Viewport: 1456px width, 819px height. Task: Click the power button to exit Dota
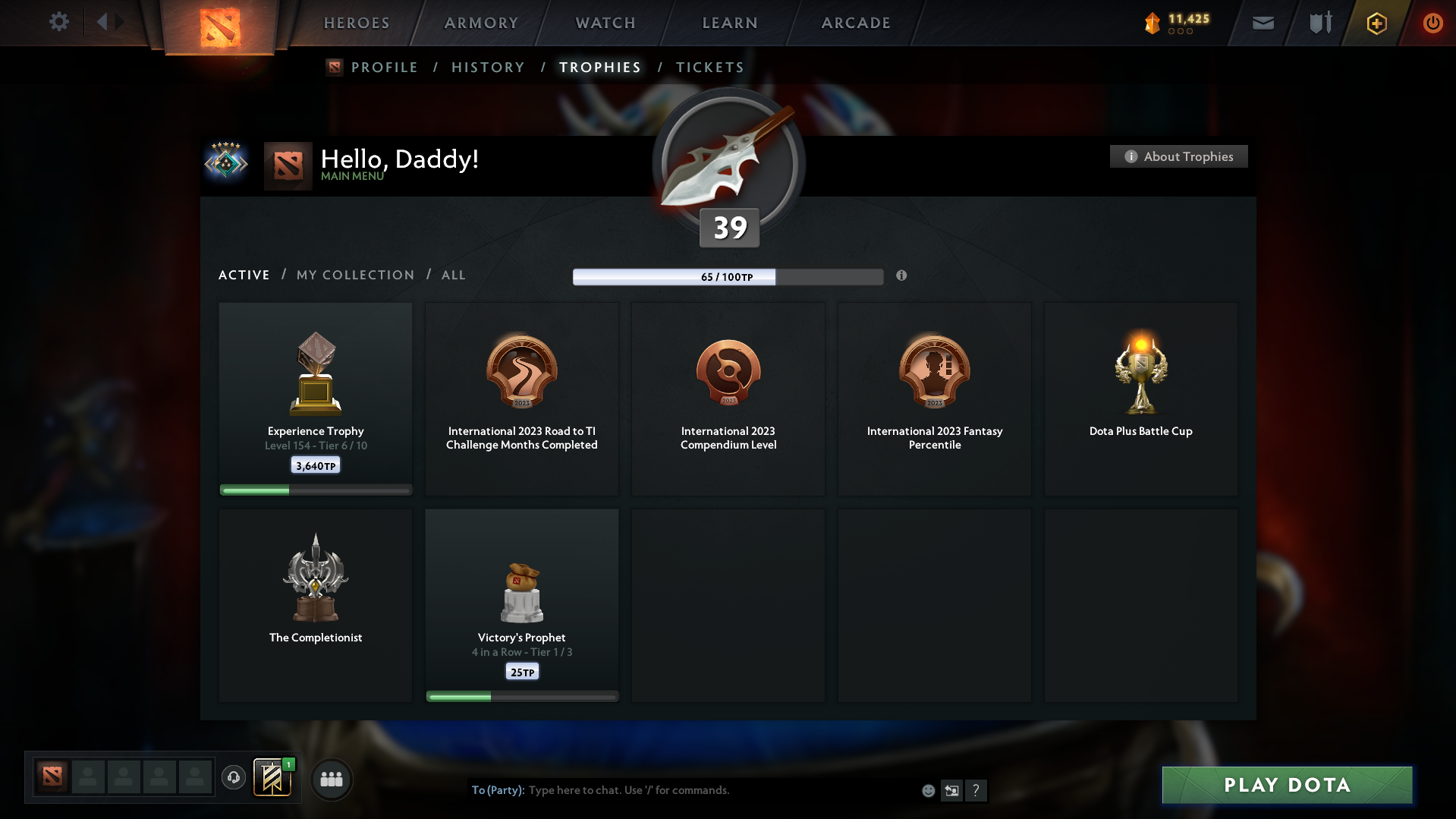point(1432,23)
